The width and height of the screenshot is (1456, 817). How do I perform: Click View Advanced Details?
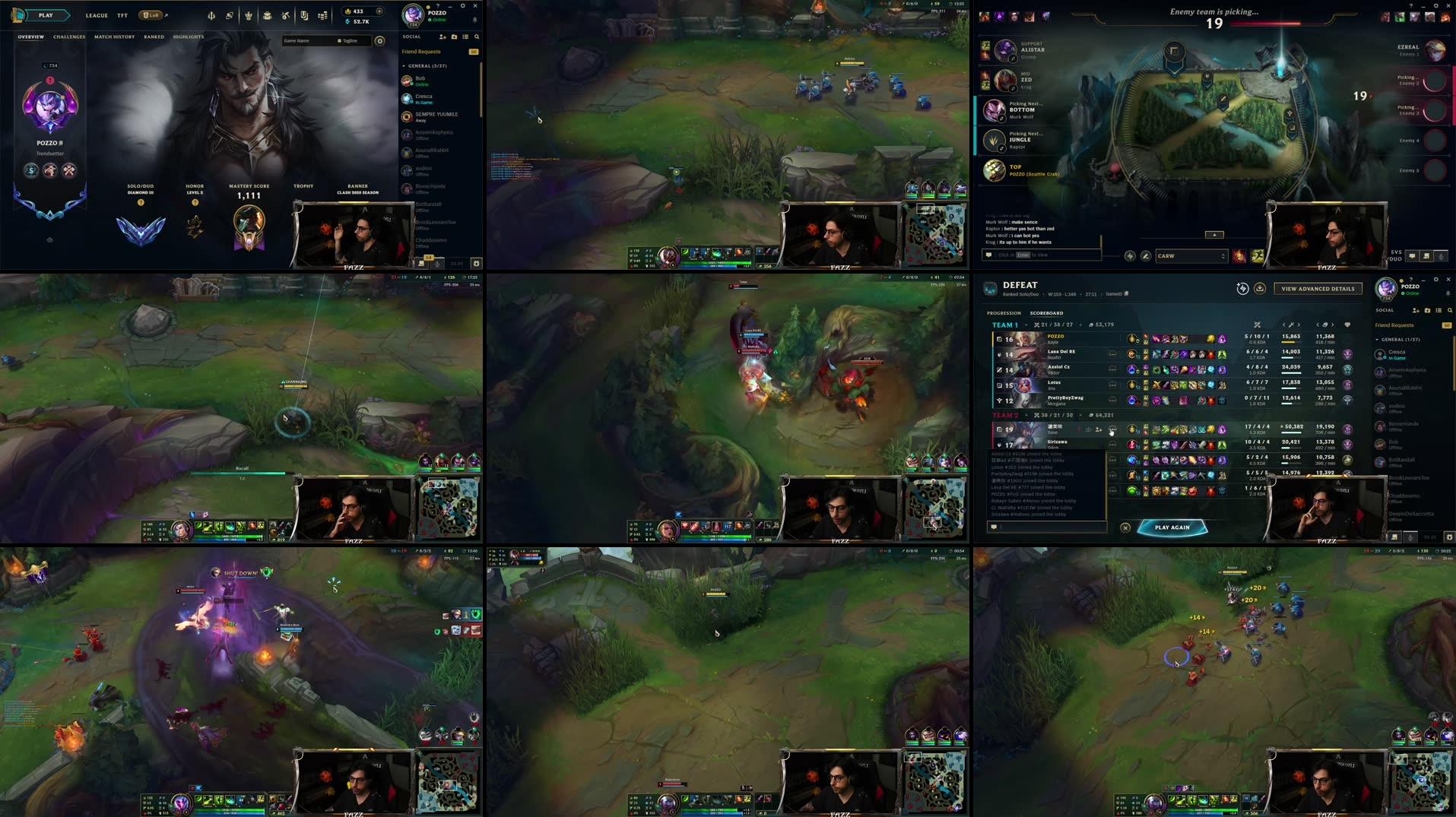[1318, 289]
